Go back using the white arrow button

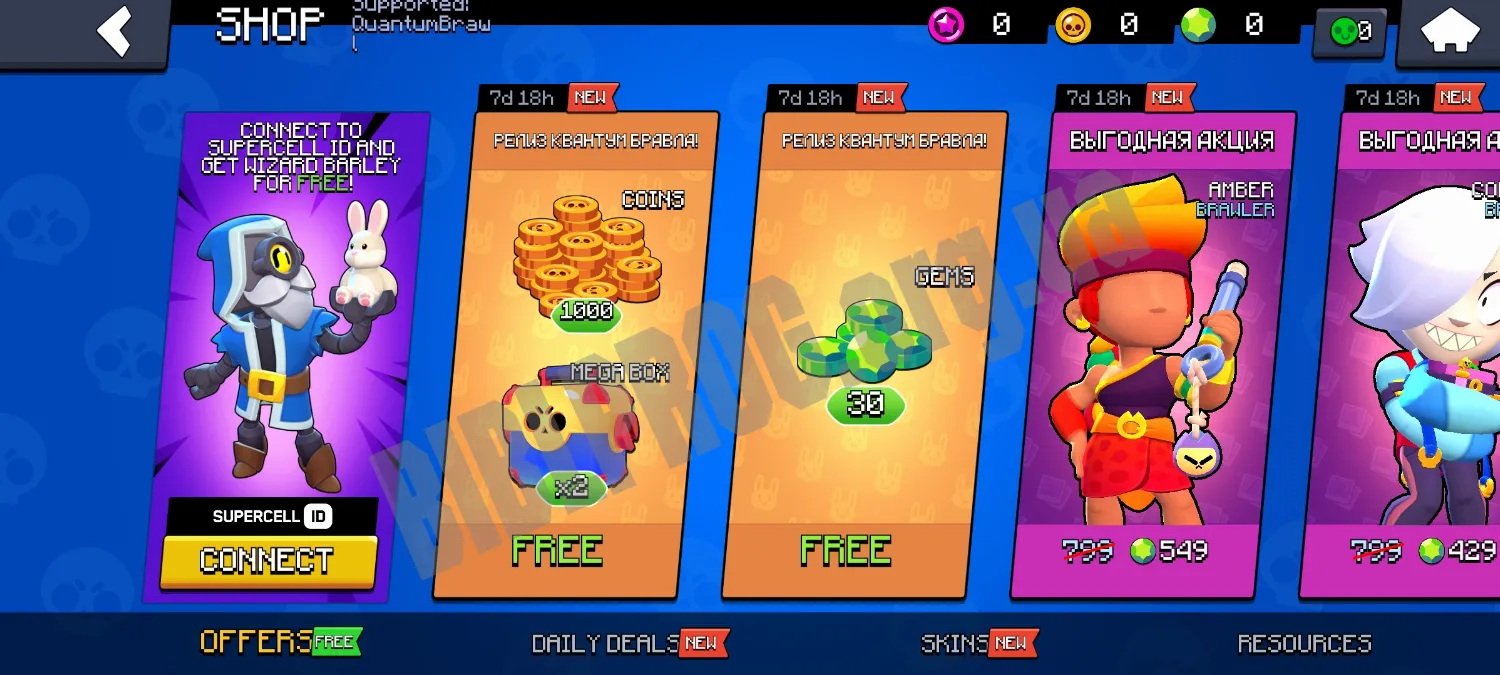click(x=114, y=31)
